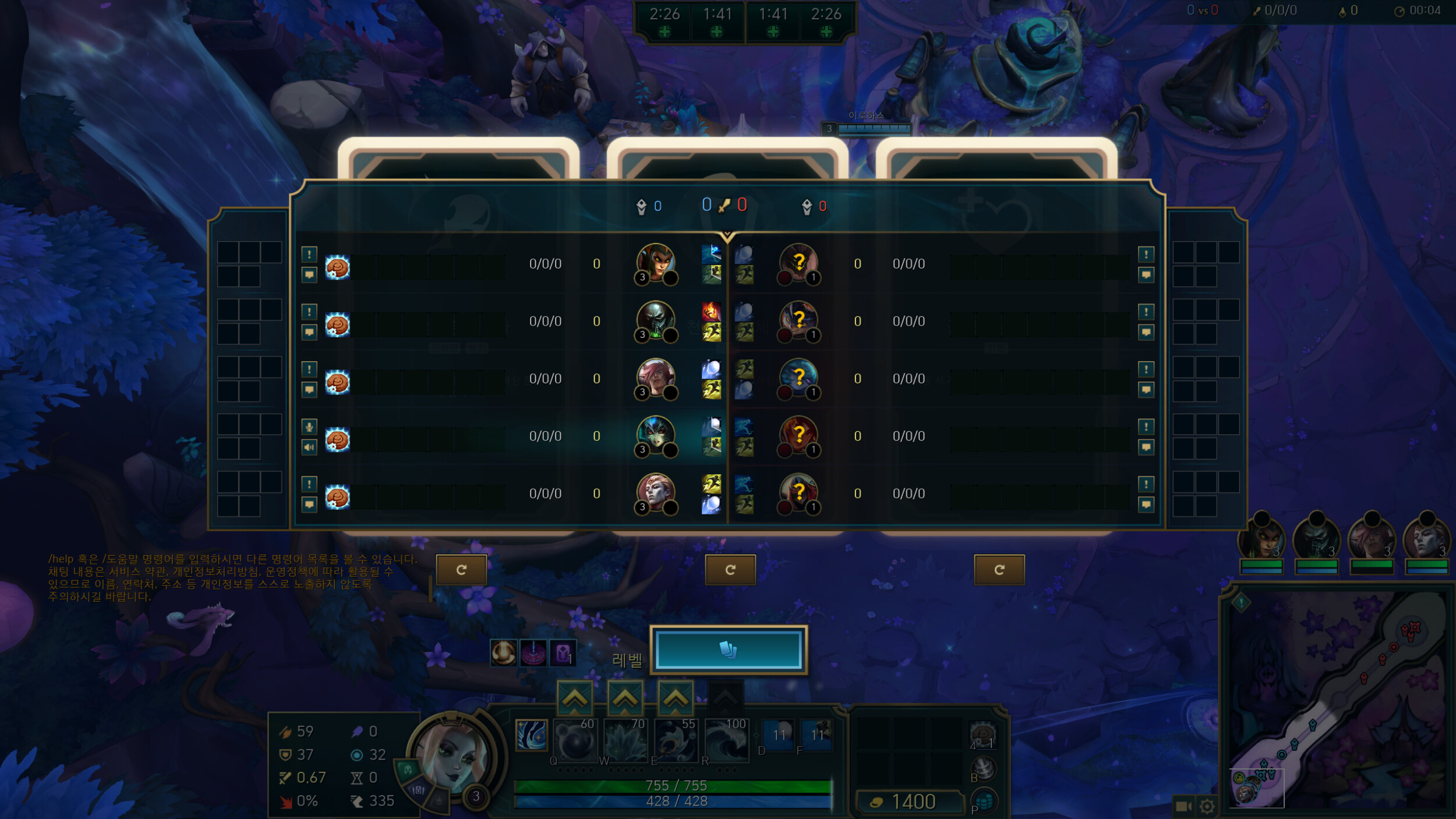Mute the teammate using the speaker icon
Image resolution: width=1456 pixels, height=819 pixels.
(x=309, y=447)
